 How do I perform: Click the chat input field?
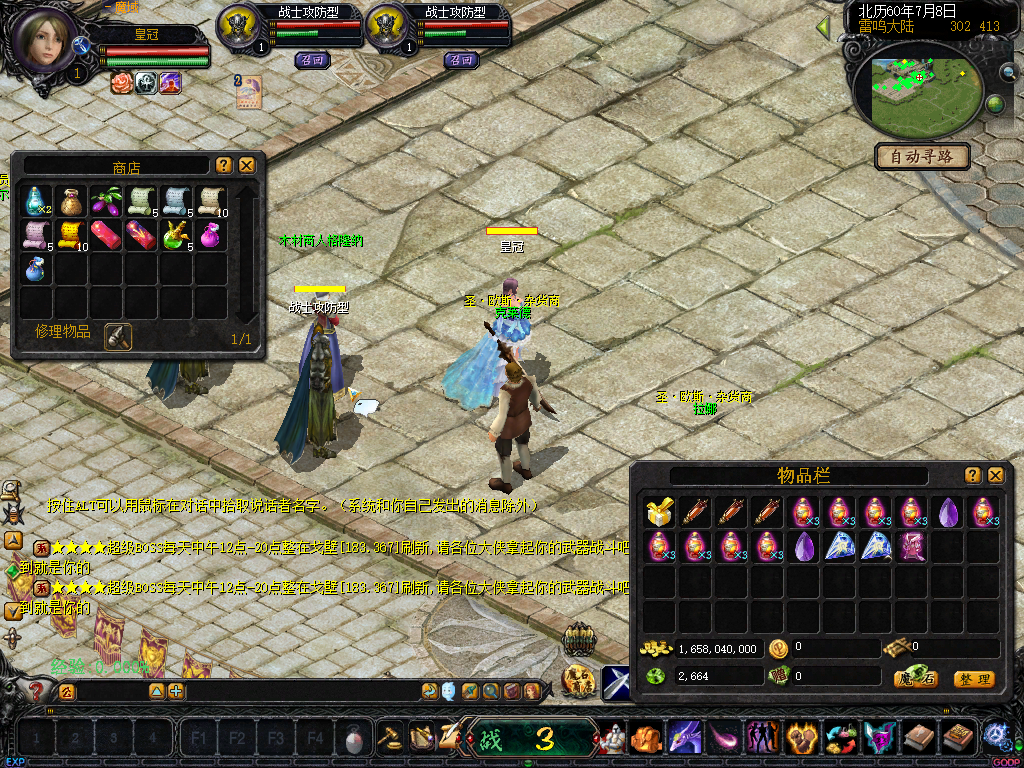(110, 691)
